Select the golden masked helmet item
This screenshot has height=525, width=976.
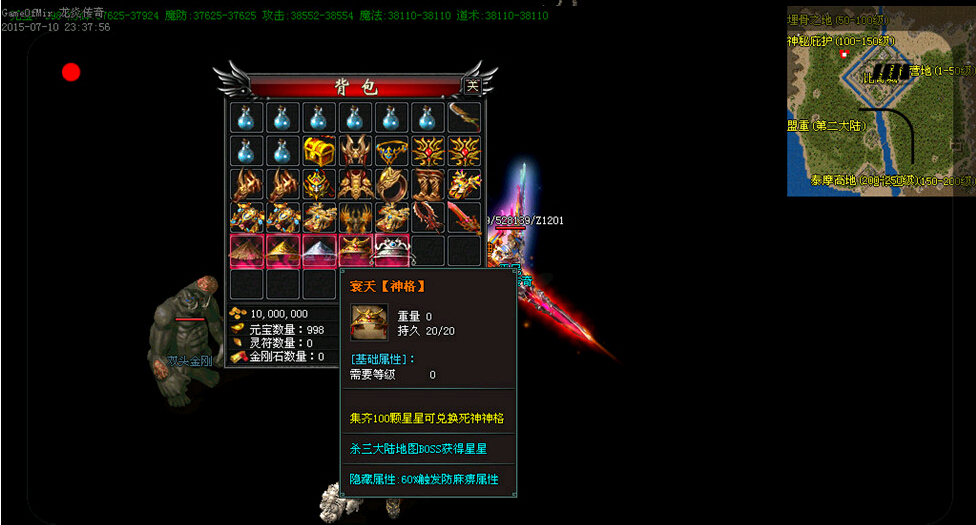[x=318, y=184]
